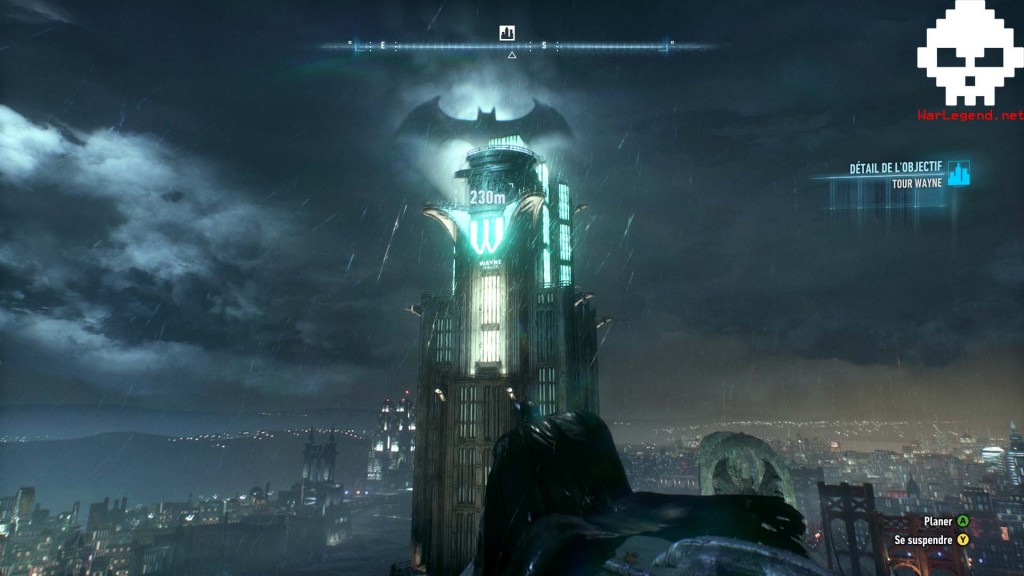The image size is (1024, 576).
Task: Select the 230m Wayne Tower waypoint marker
Action: pyautogui.click(x=487, y=198)
